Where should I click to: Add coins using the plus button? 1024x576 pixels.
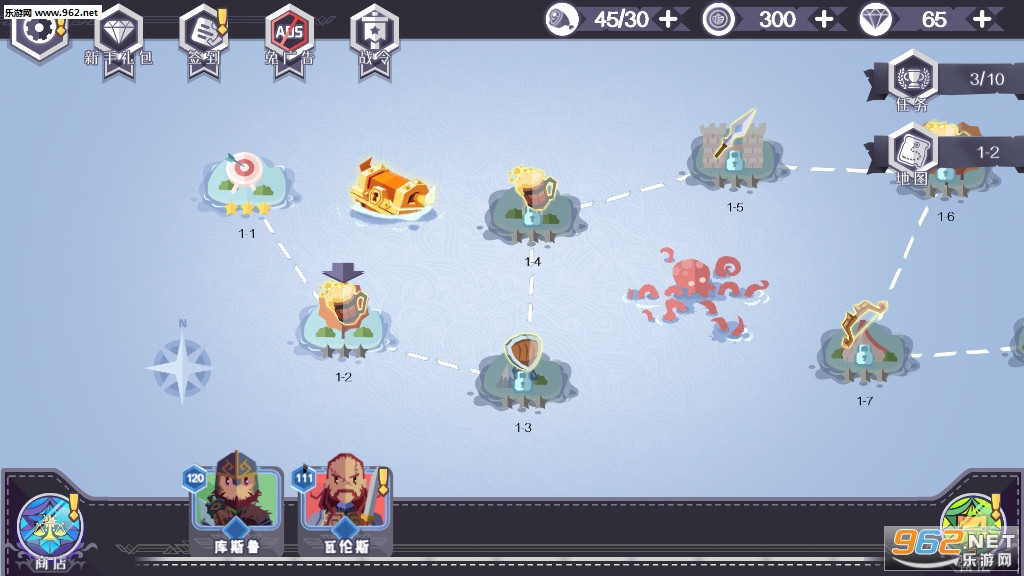pos(824,19)
